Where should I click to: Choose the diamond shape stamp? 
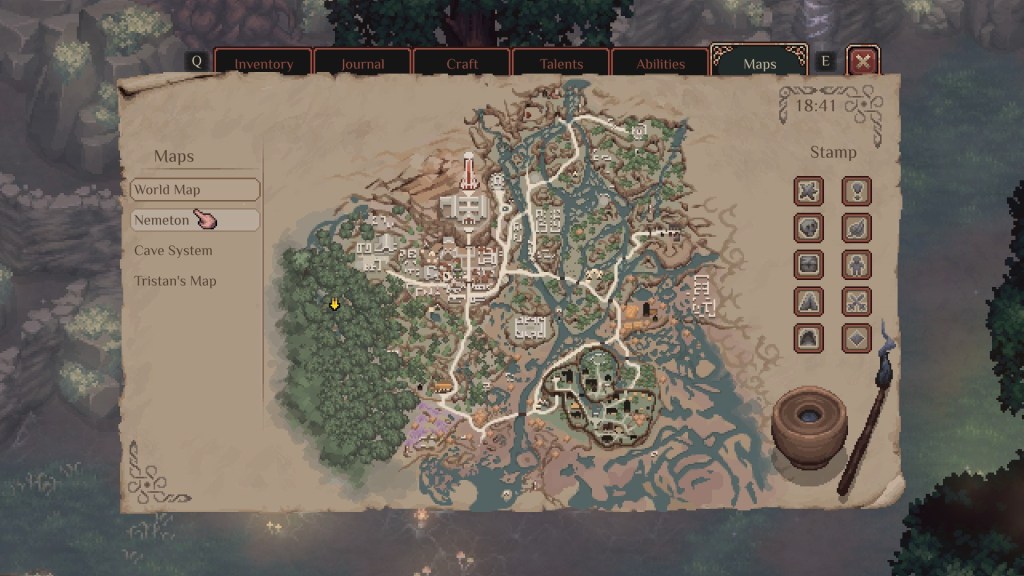click(857, 338)
